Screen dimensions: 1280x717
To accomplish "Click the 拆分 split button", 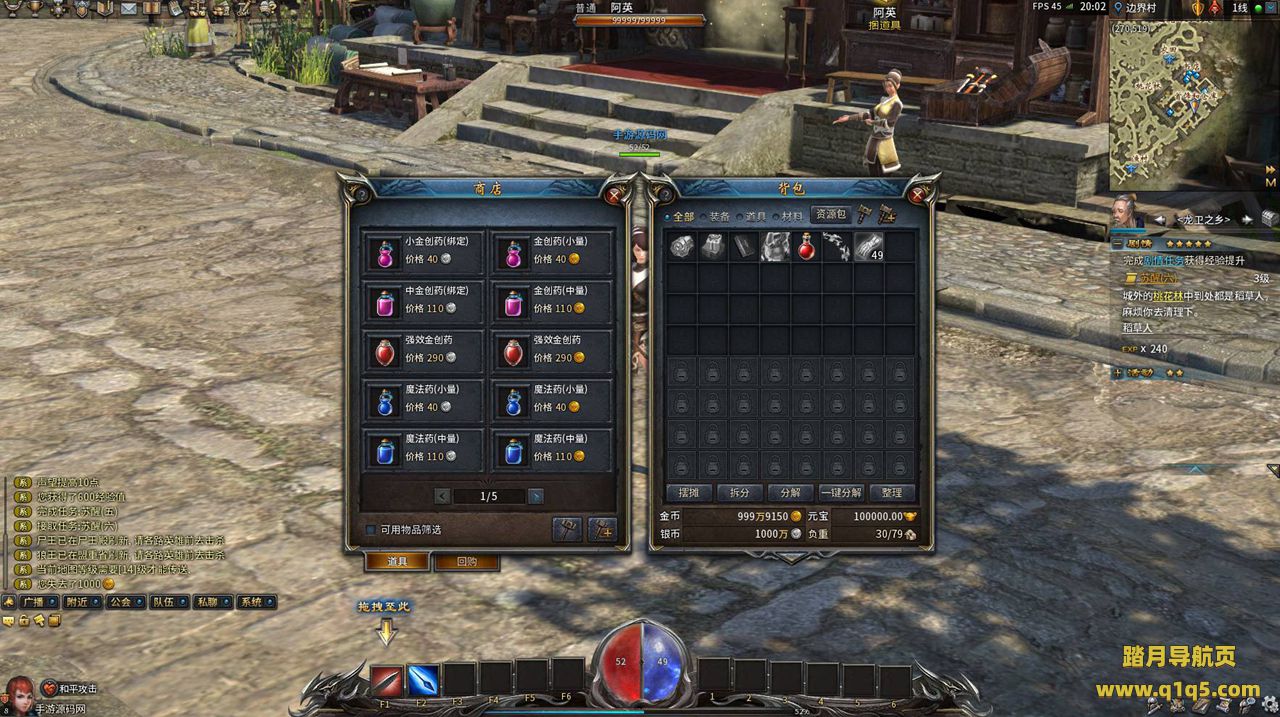I will coord(739,493).
